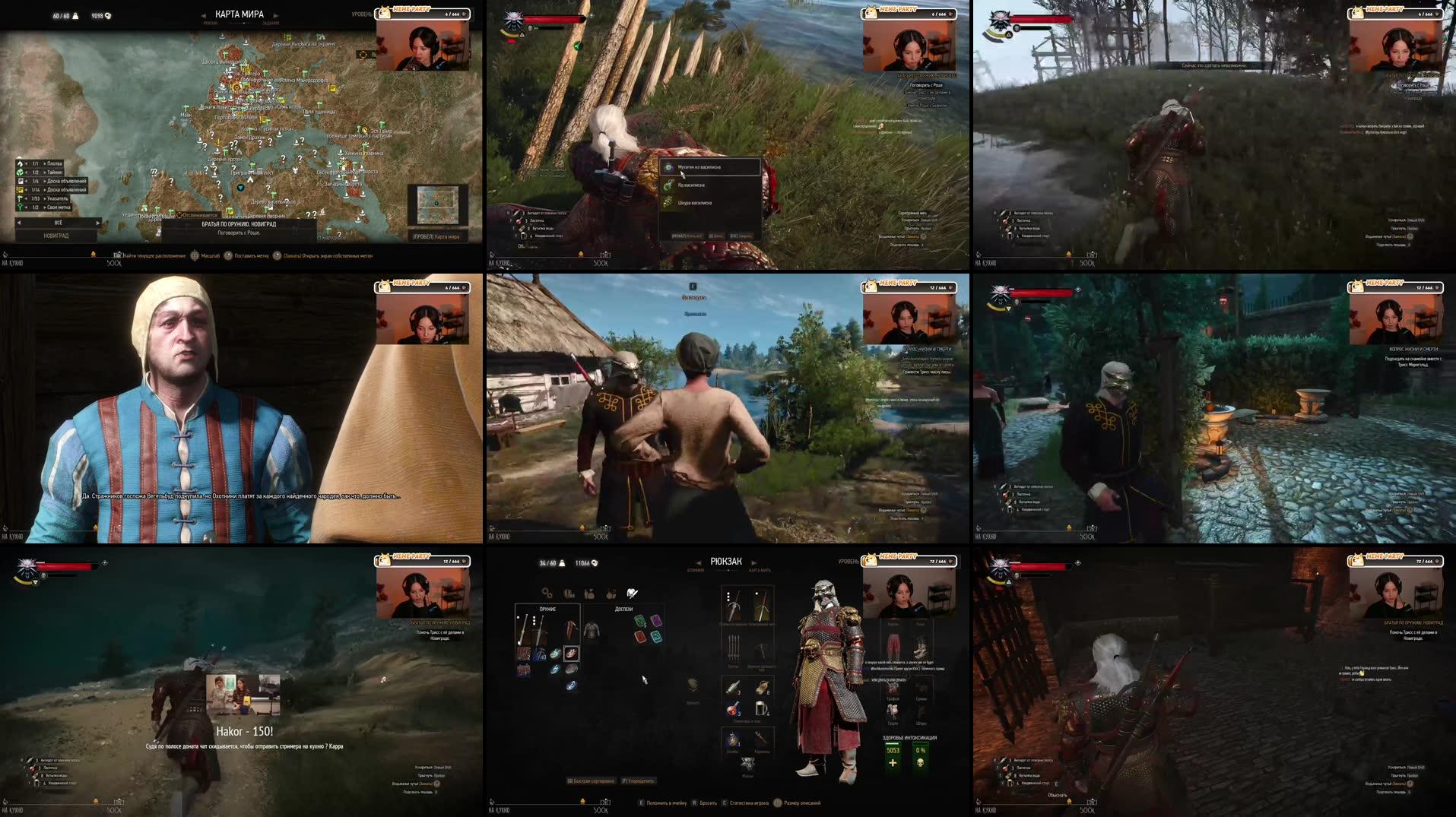Toggle the Тайник marker filter on the map legend
The height and width of the screenshot is (817, 1456).
21,171
